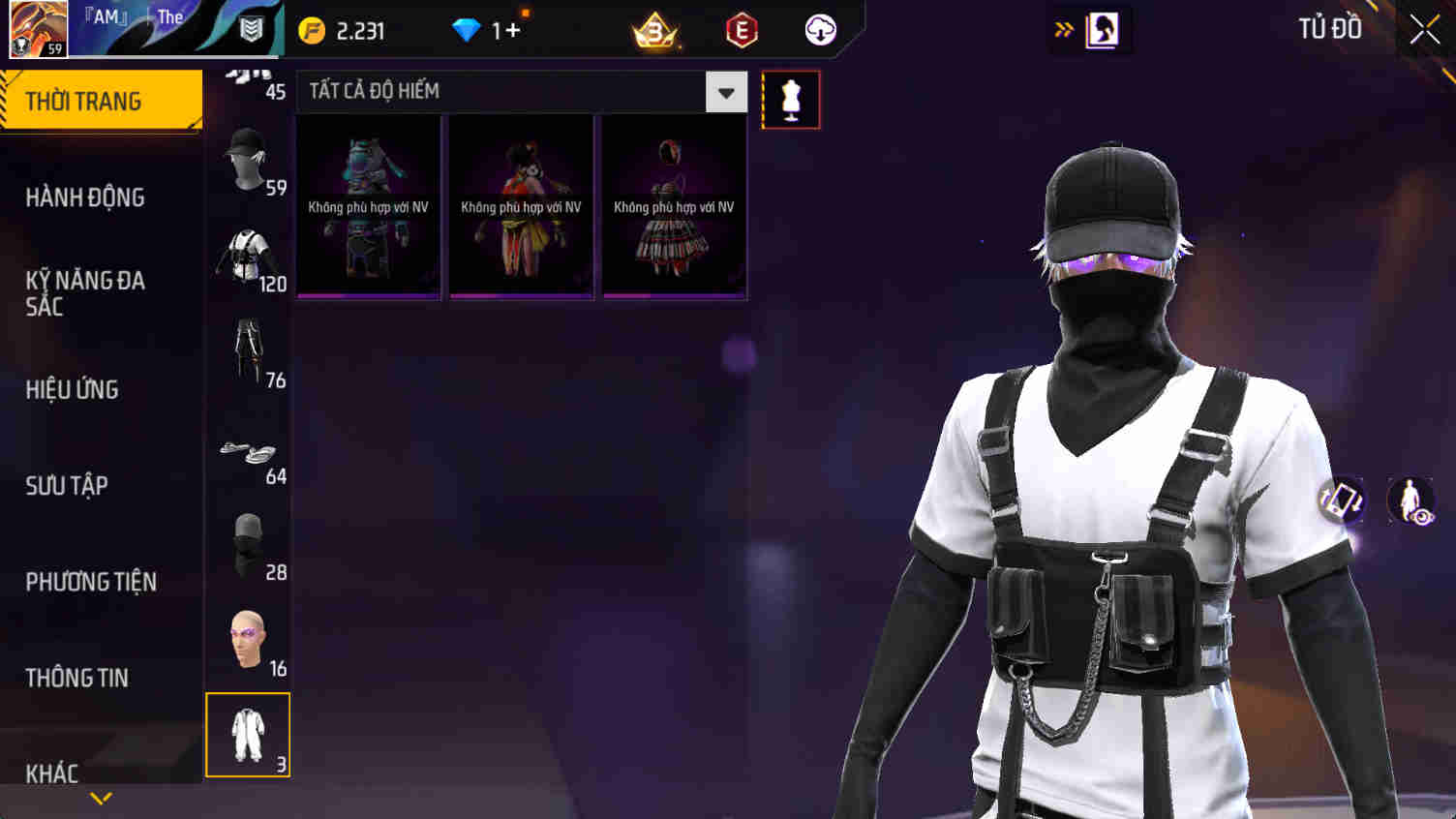Open the SƯU TẬP section
Screen dimensions: 1456x819
[64, 486]
